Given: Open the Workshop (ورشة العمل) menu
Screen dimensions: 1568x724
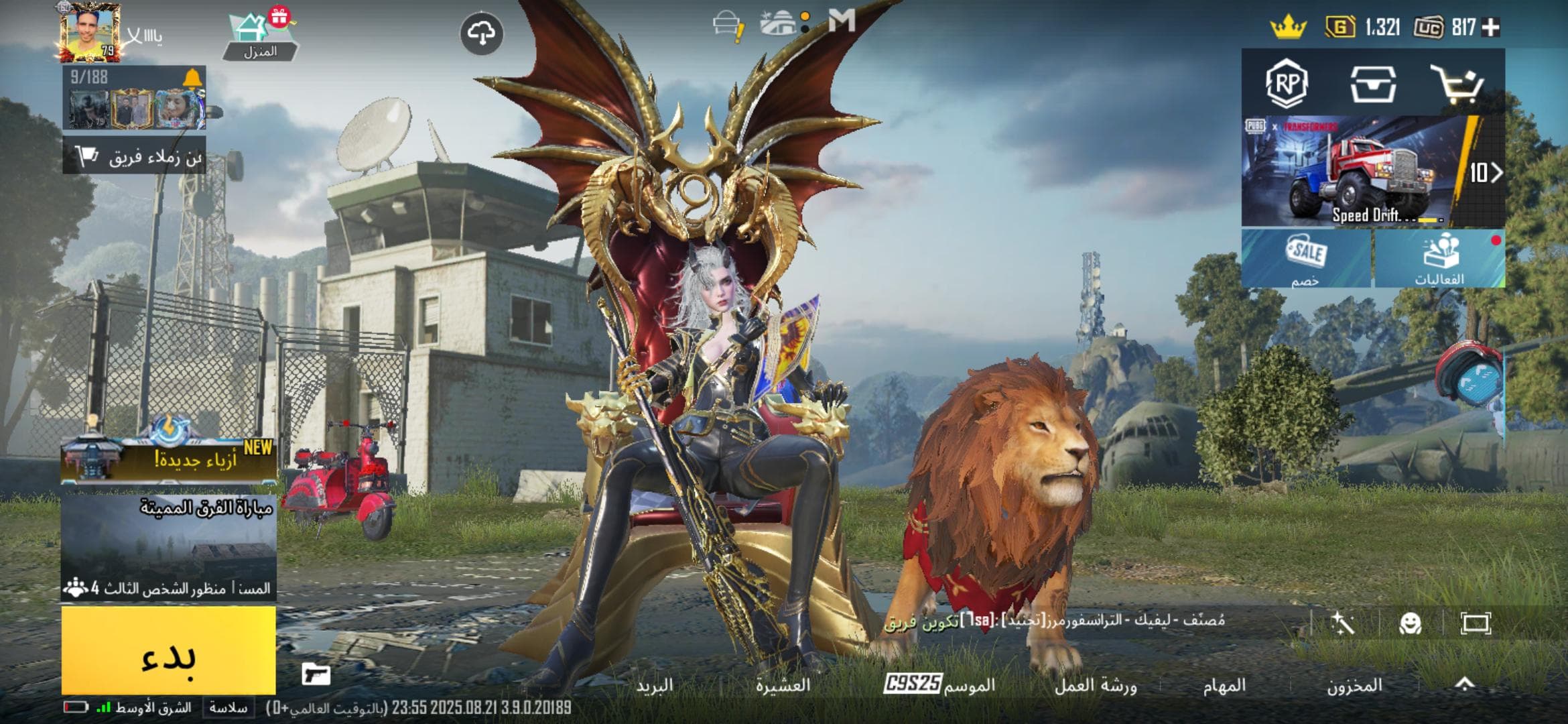Looking at the screenshot, I should coord(1096,685).
